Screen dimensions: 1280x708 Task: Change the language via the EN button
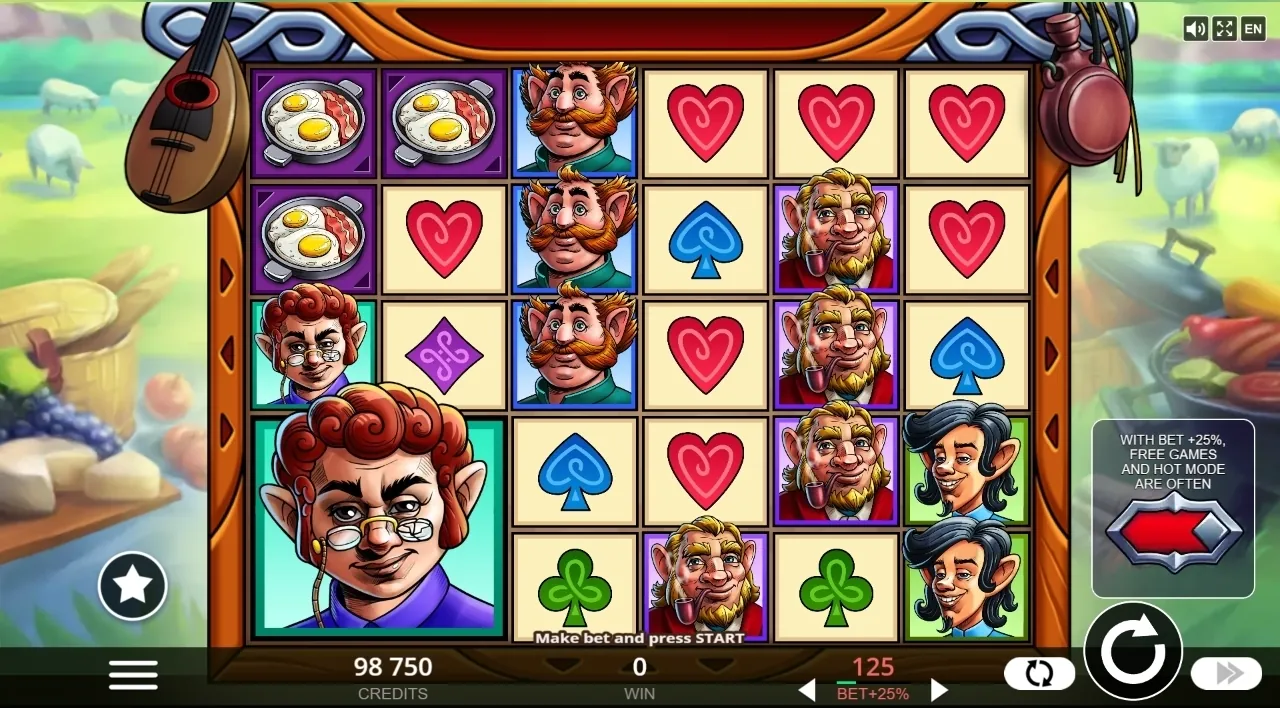coord(1253,29)
